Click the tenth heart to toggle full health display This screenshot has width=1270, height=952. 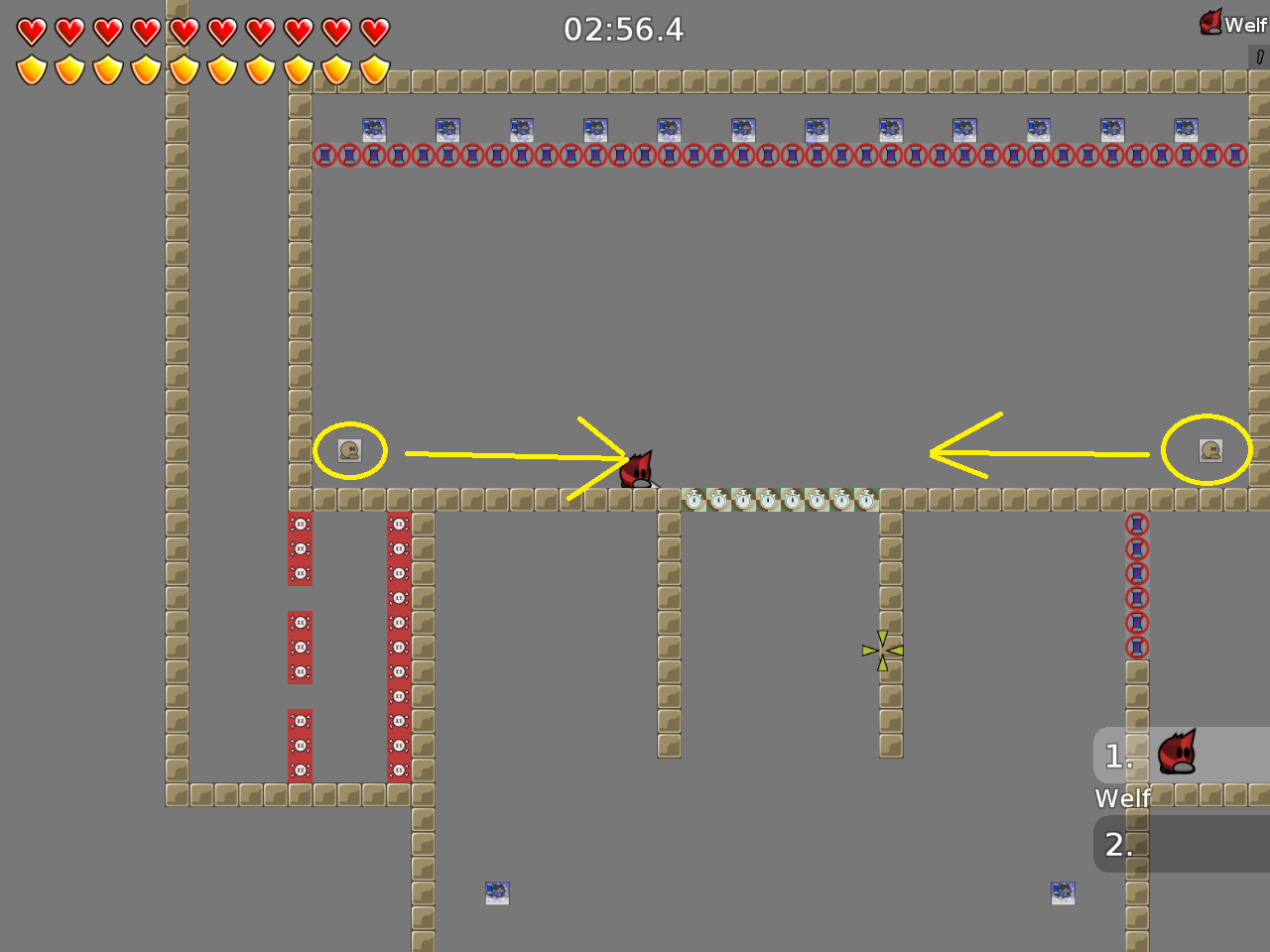tap(373, 31)
